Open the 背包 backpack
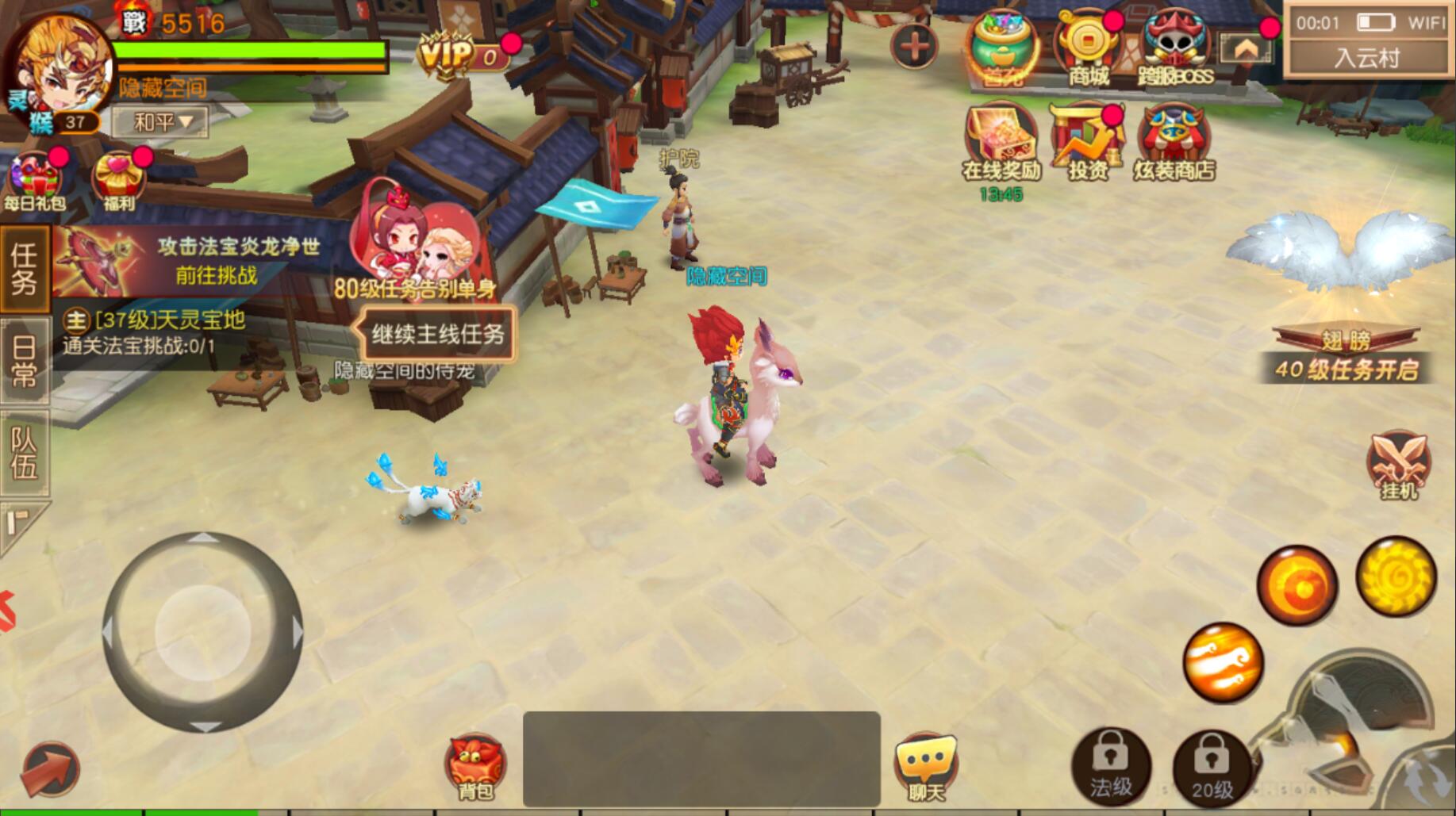 [x=475, y=766]
